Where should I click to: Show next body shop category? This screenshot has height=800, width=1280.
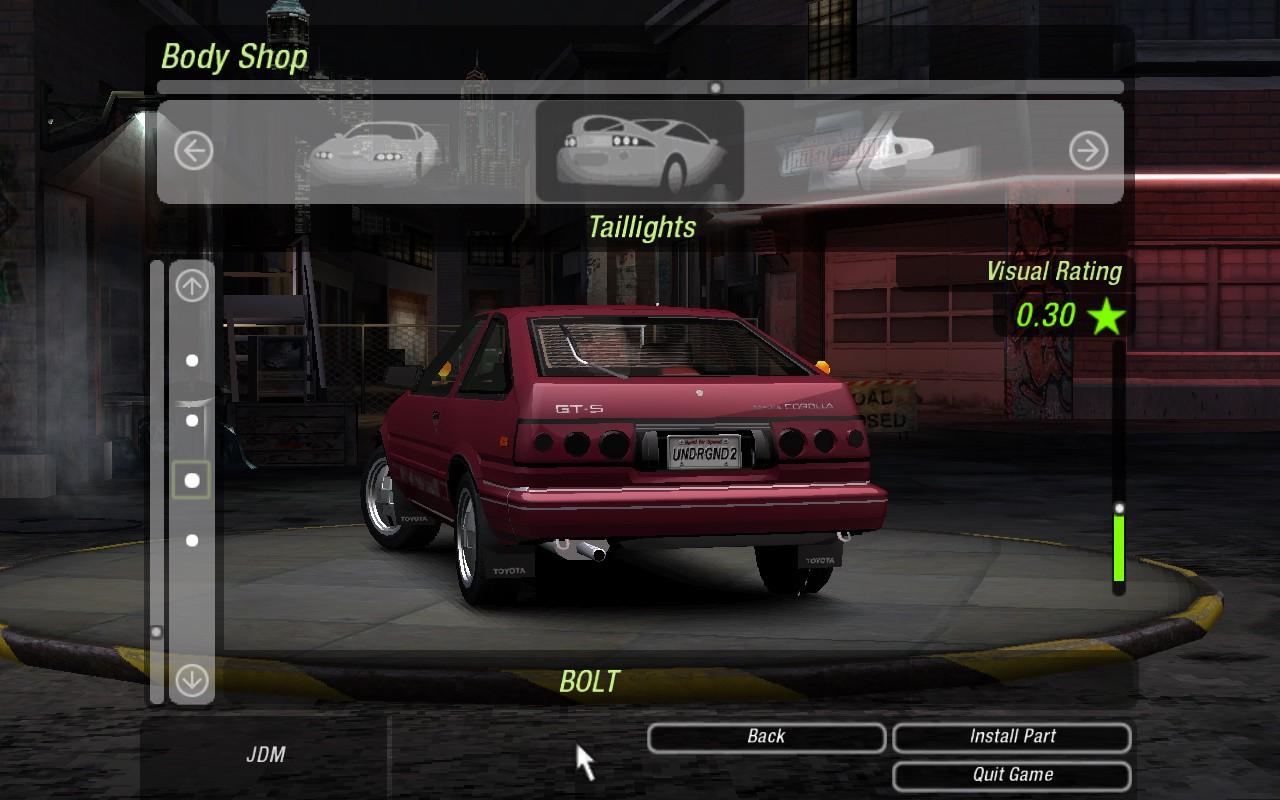(x=1088, y=152)
